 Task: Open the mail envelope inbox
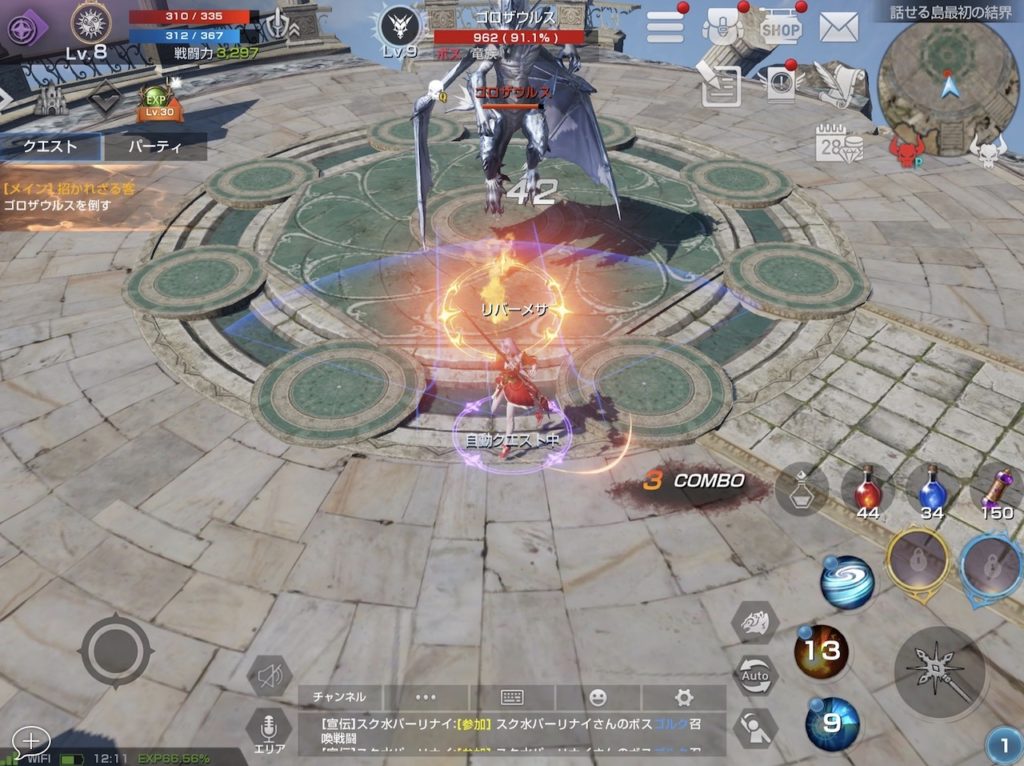click(x=839, y=27)
